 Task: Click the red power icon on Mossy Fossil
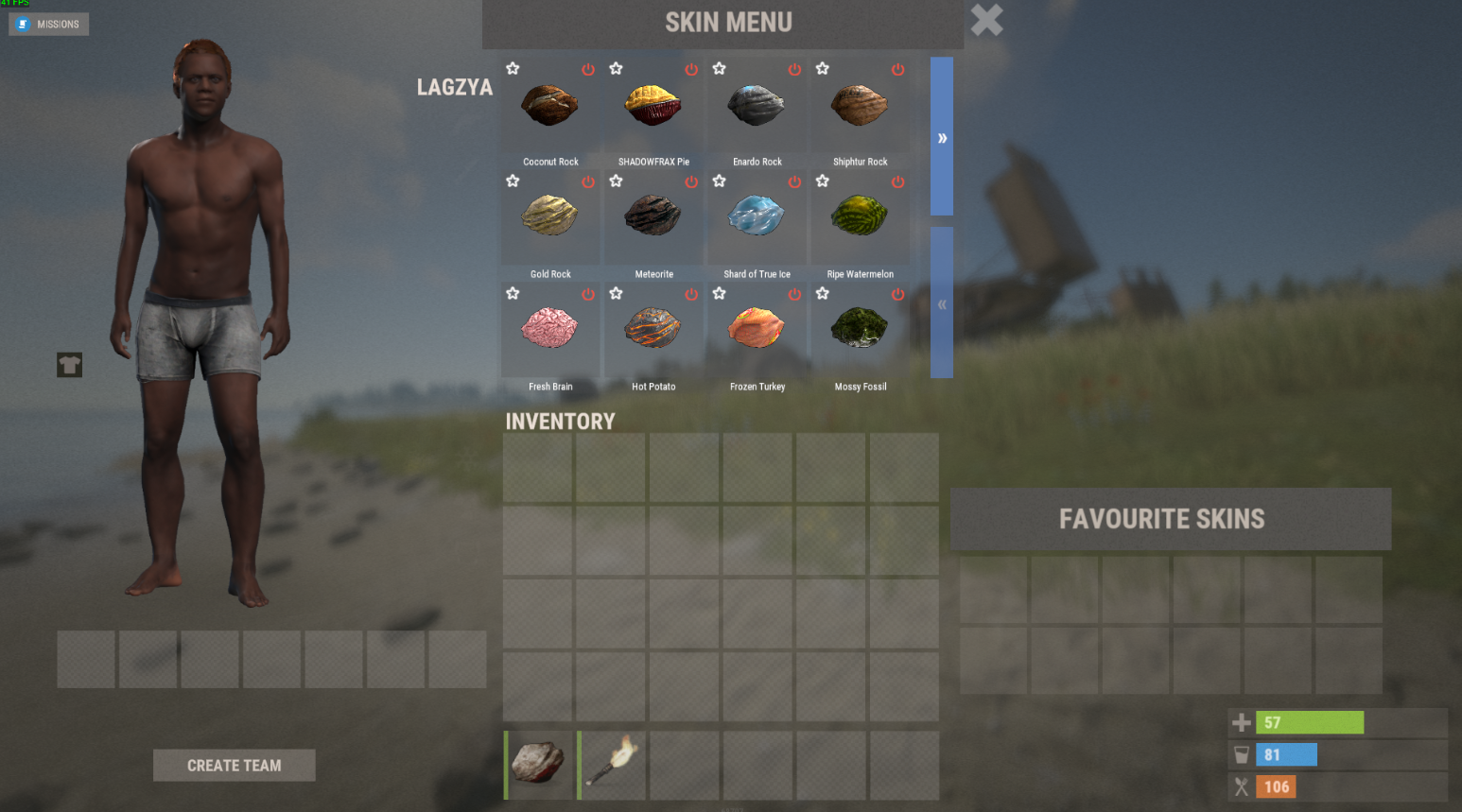pyautogui.click(x=897, y=295)
